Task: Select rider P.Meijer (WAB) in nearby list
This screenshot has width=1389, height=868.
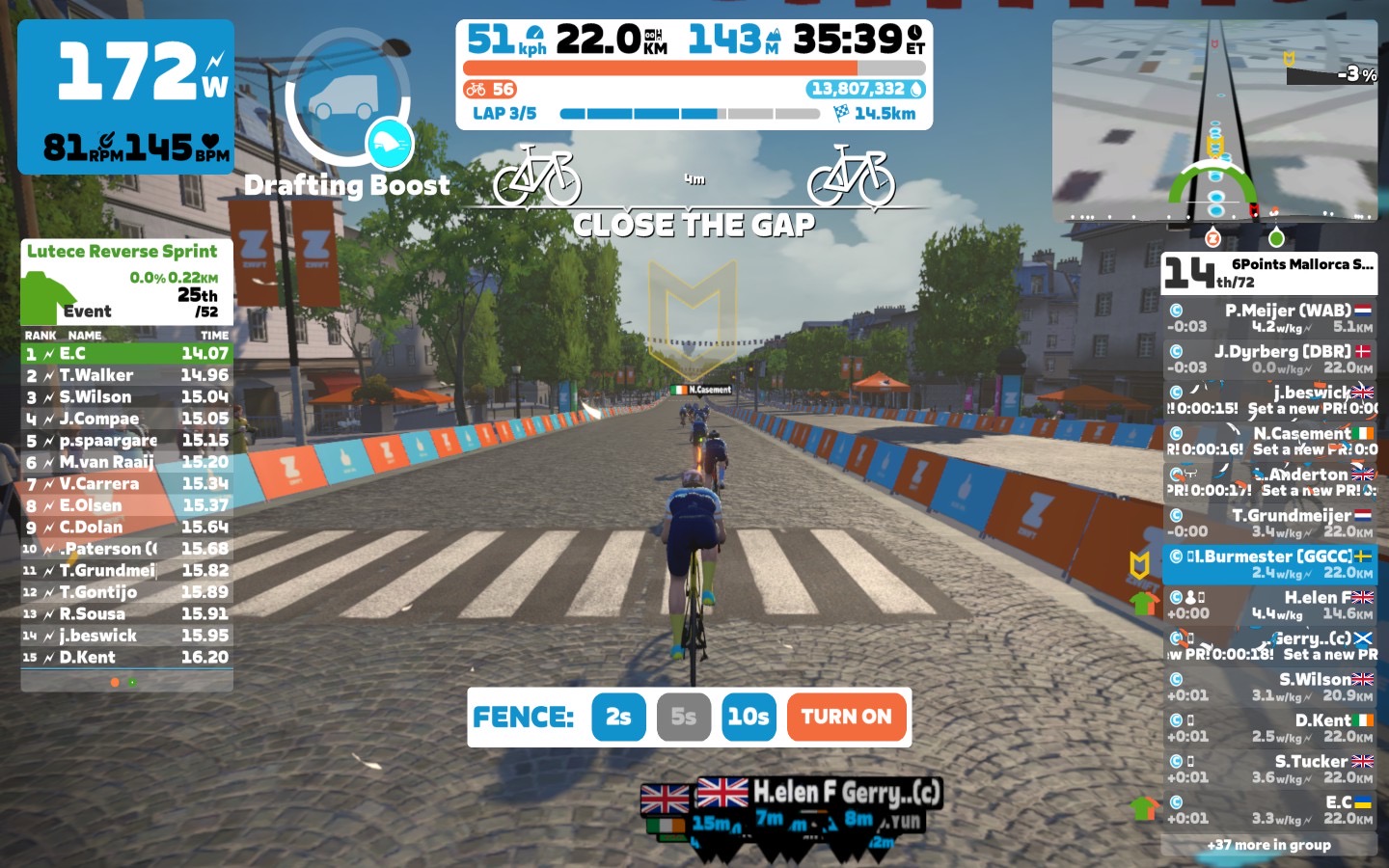Action: pyautogui.click(x=1269, y=318)
